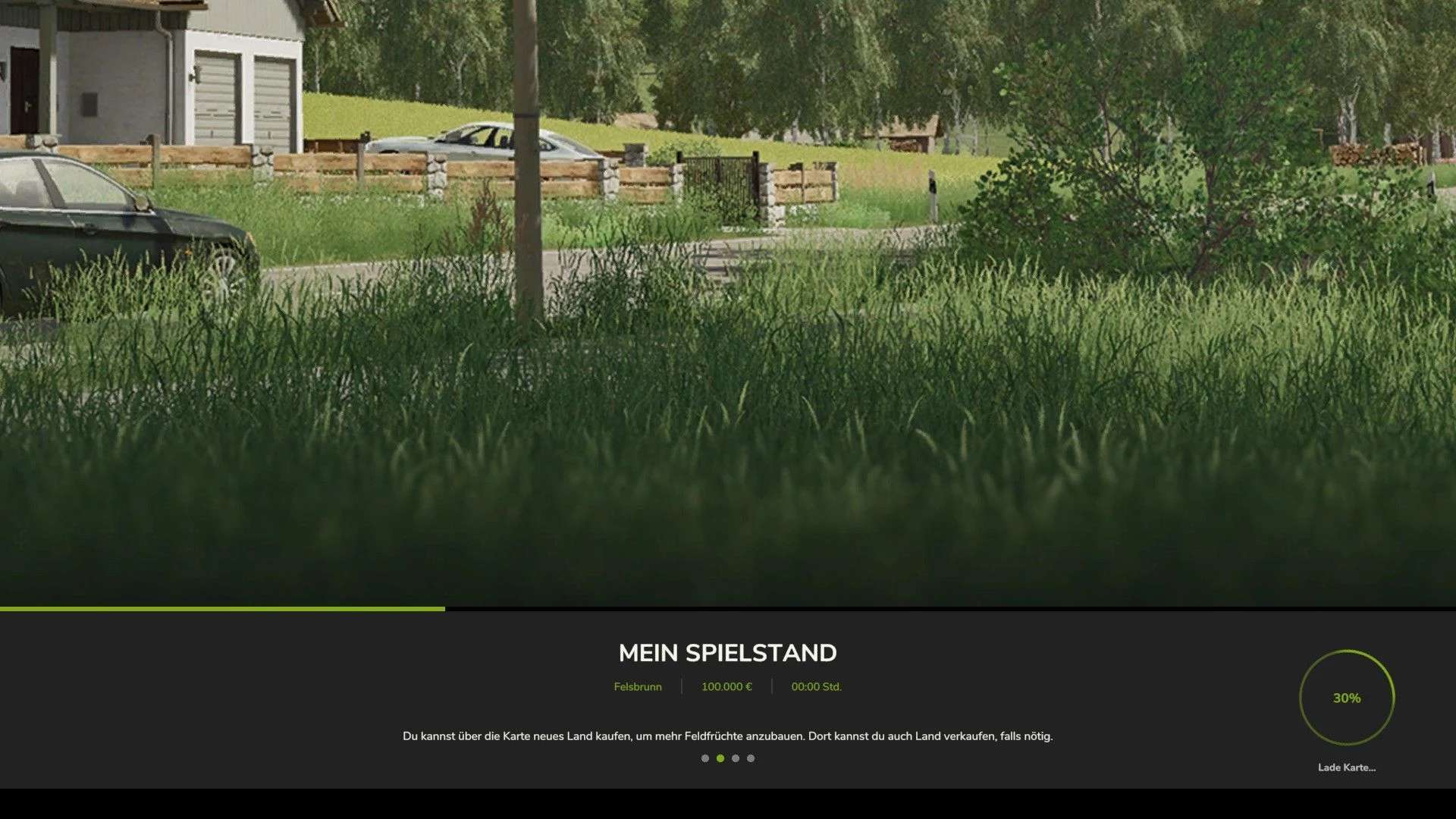Click the Lade Karte label
1456x819 pixels.
pyautogui.click(x=1347, y=767)
